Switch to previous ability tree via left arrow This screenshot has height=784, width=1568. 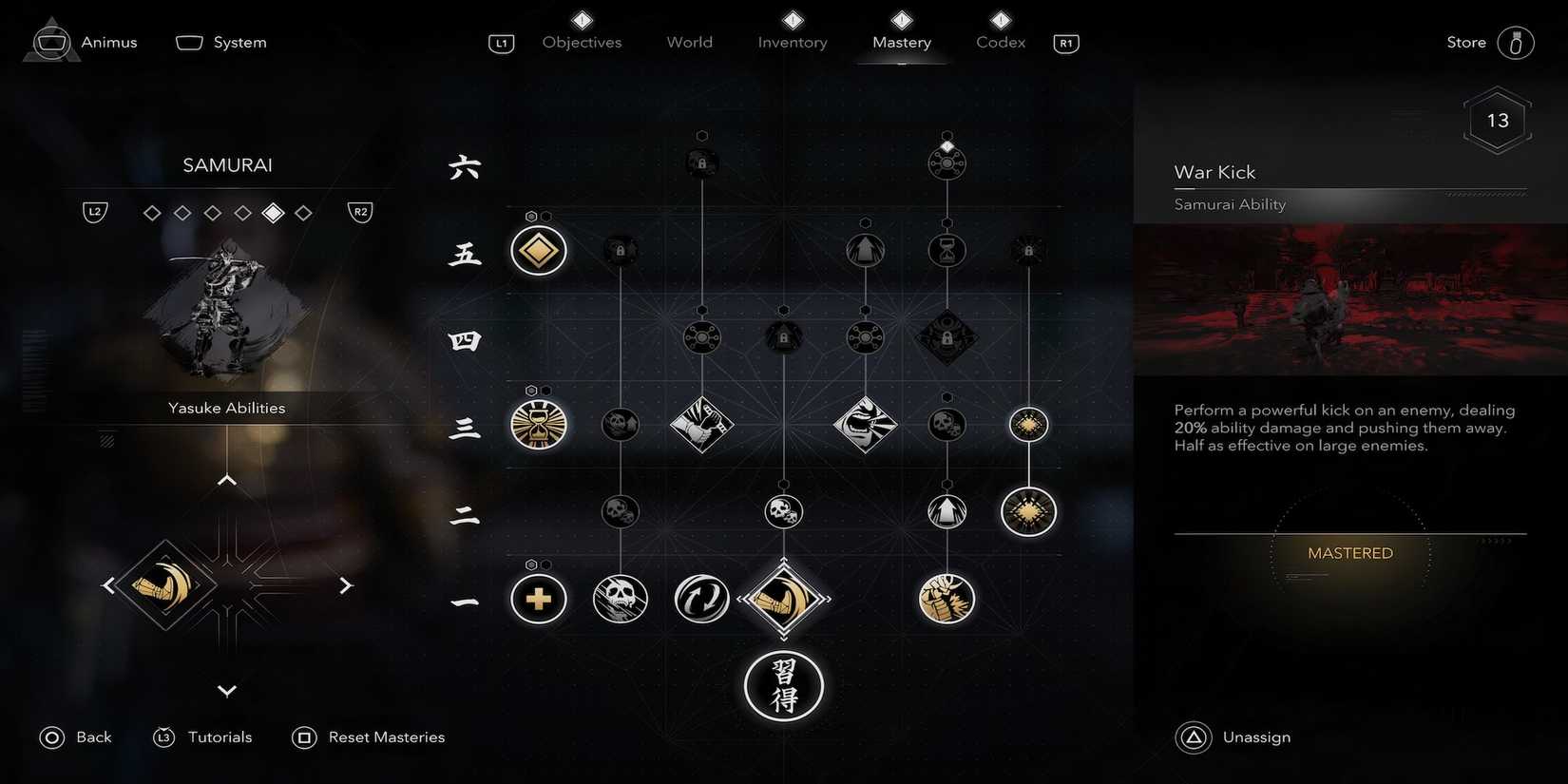tap(106, 584)
